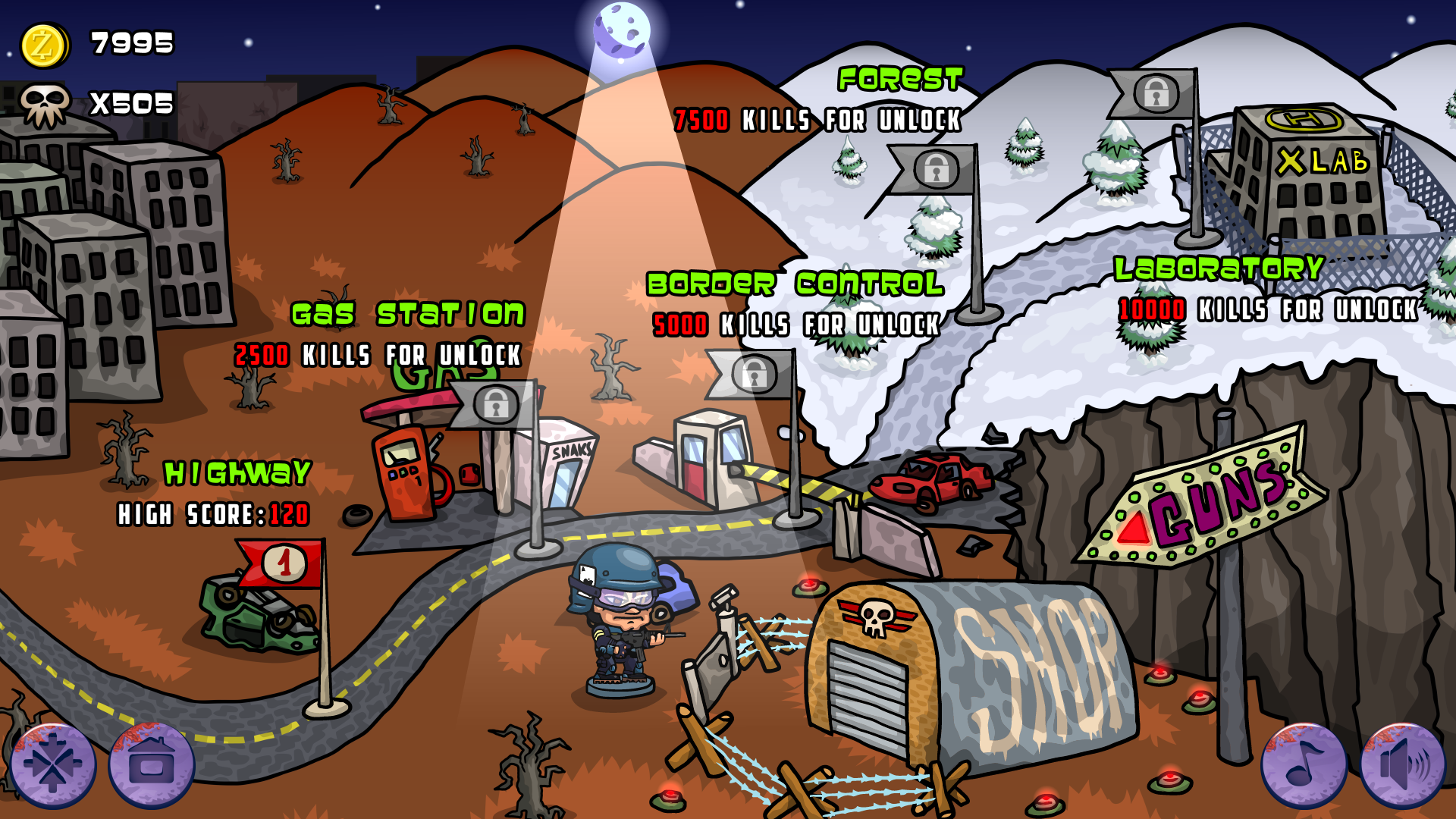Pick the locked Laboratory flag

[1155, 94]
